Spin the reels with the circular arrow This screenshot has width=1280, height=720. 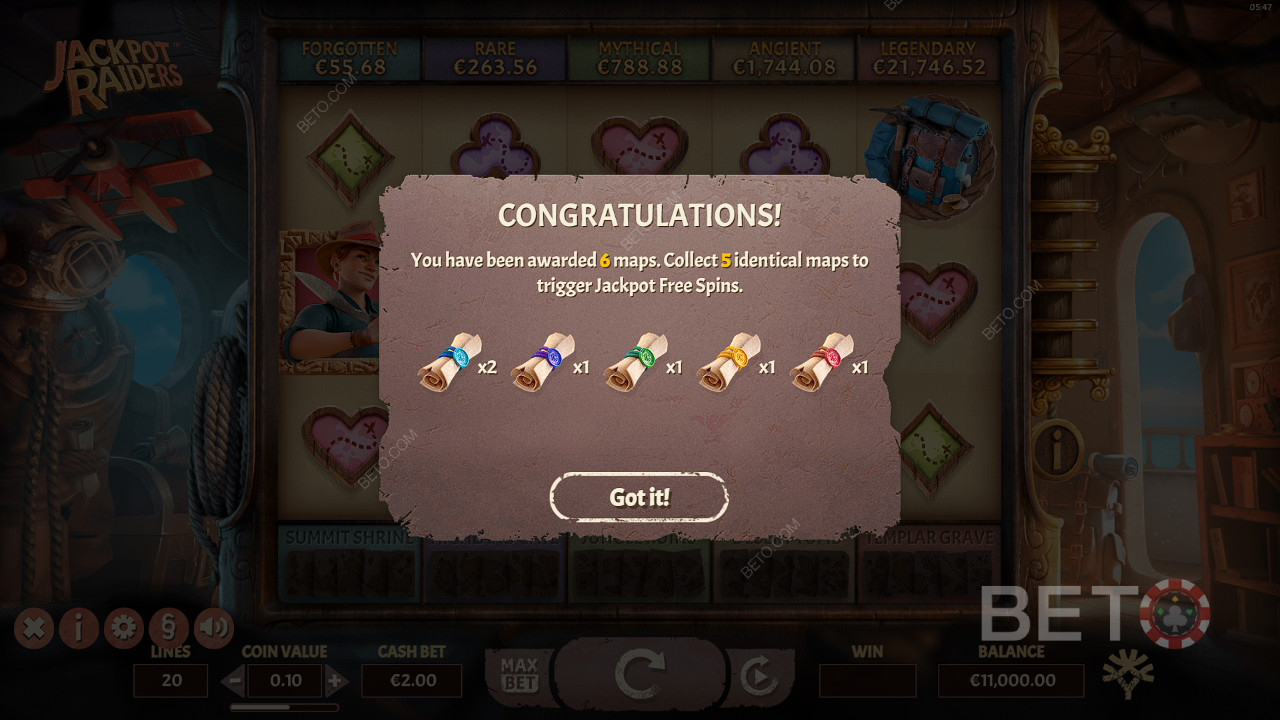[x=640, y=675]
